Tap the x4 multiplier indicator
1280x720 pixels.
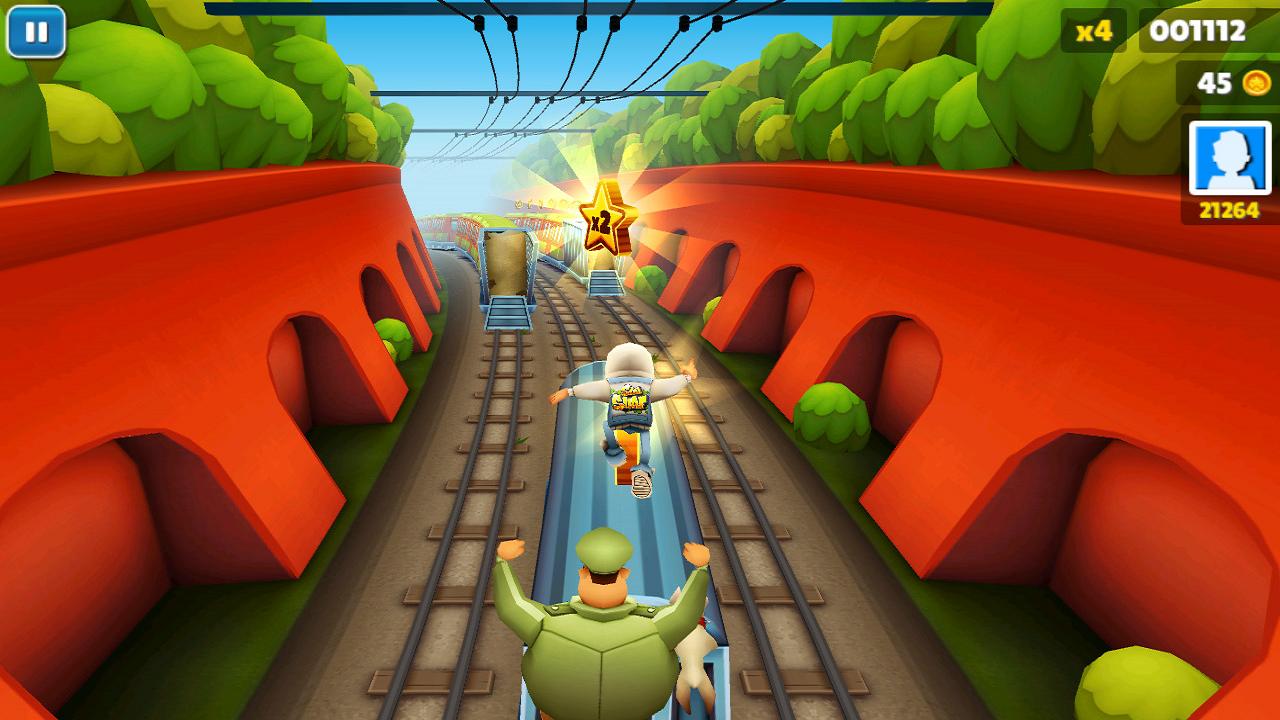(1096, 33)
